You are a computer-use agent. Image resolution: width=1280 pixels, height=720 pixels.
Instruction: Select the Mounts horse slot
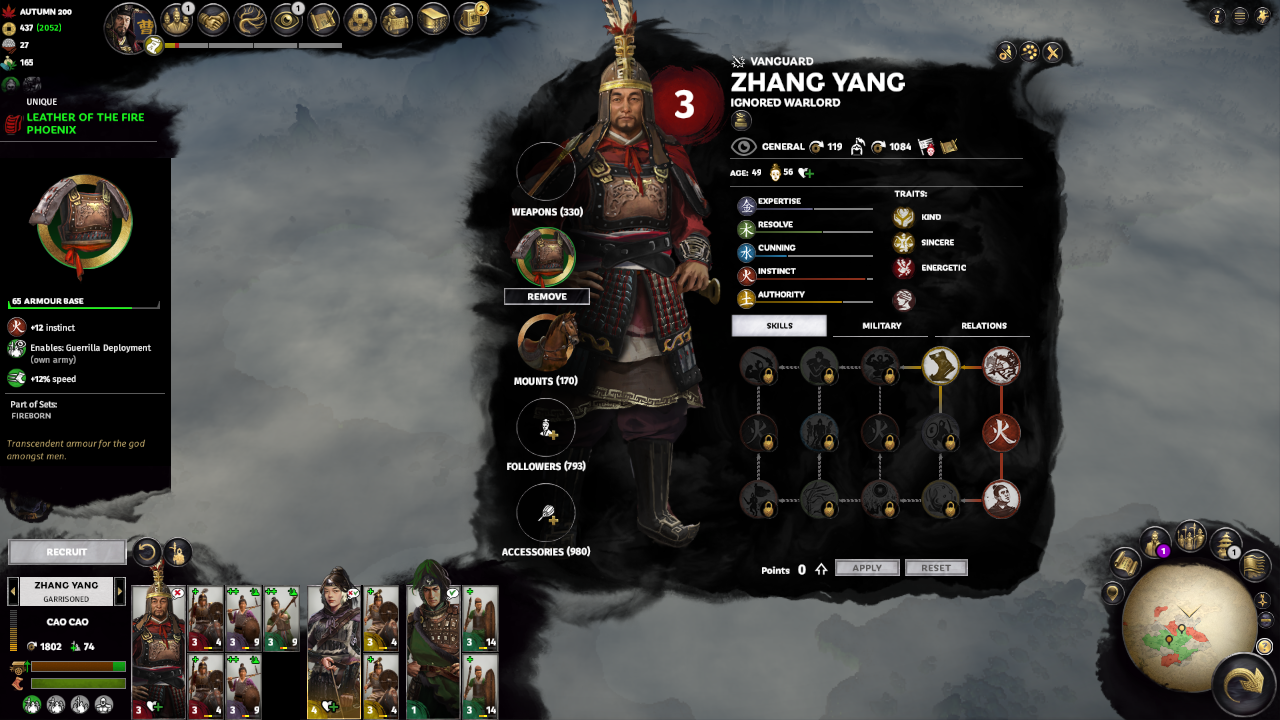coord(546,343)
